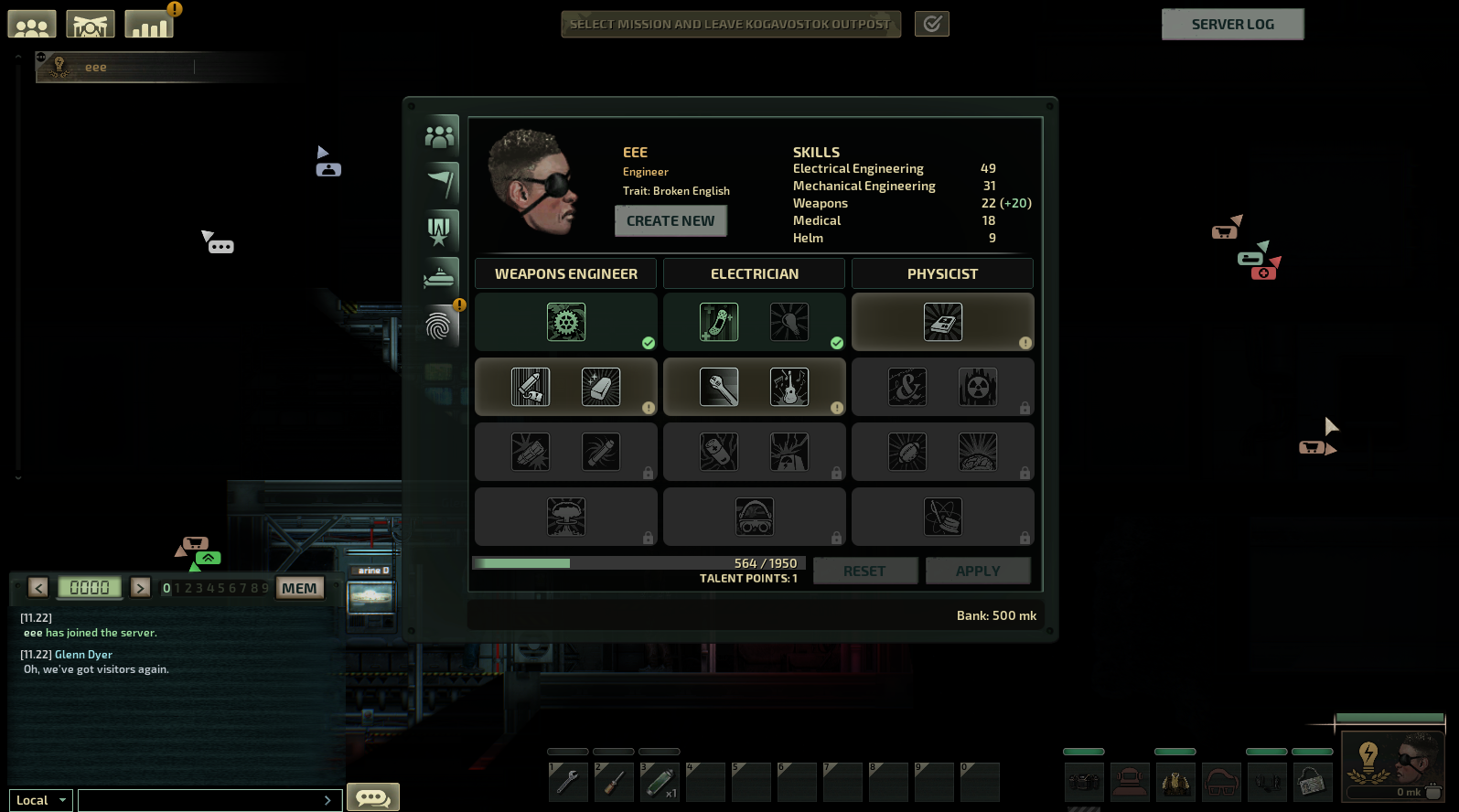Viewport: 1459px width, 812px height.
Task: Open the crew panel icon at top-left
Action: pyautogui.click(x=32, y=25)
